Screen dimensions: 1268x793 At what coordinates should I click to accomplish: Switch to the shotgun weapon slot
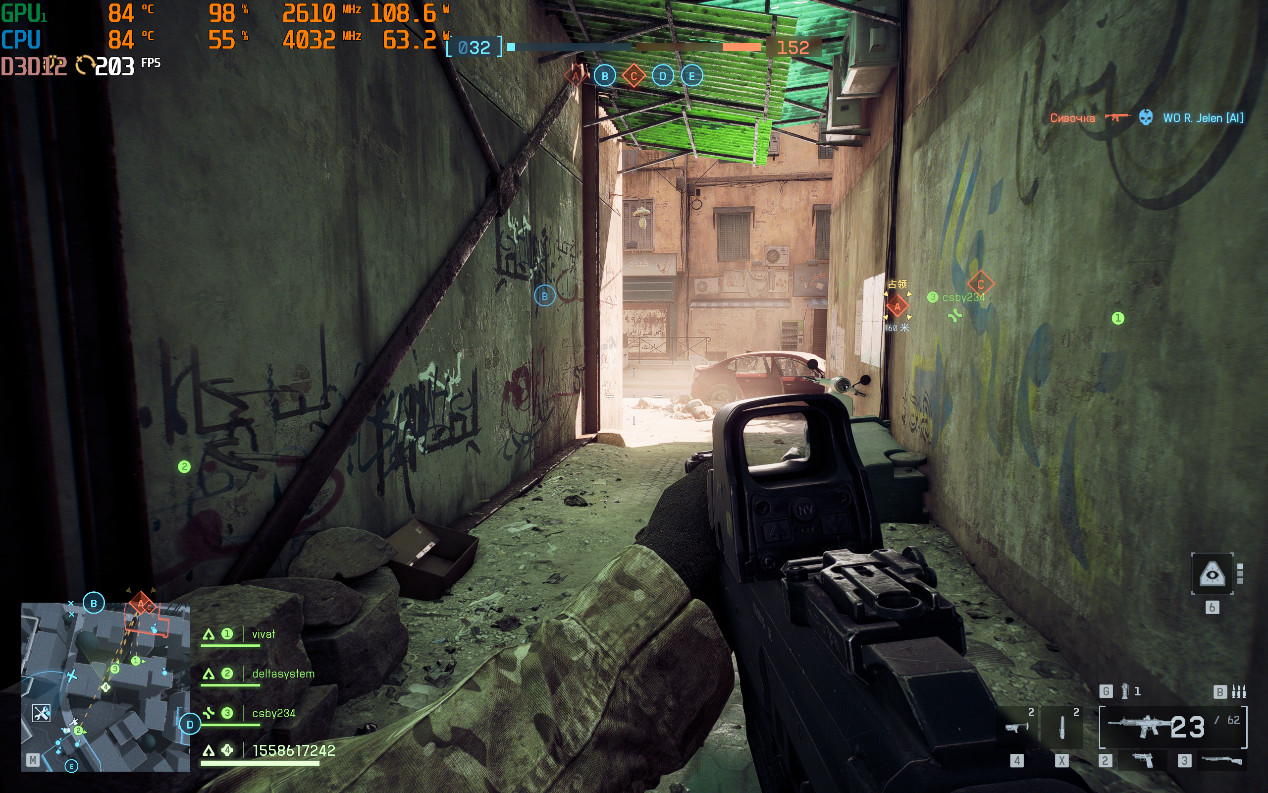pyautogui.click(x=1220, y=761)
